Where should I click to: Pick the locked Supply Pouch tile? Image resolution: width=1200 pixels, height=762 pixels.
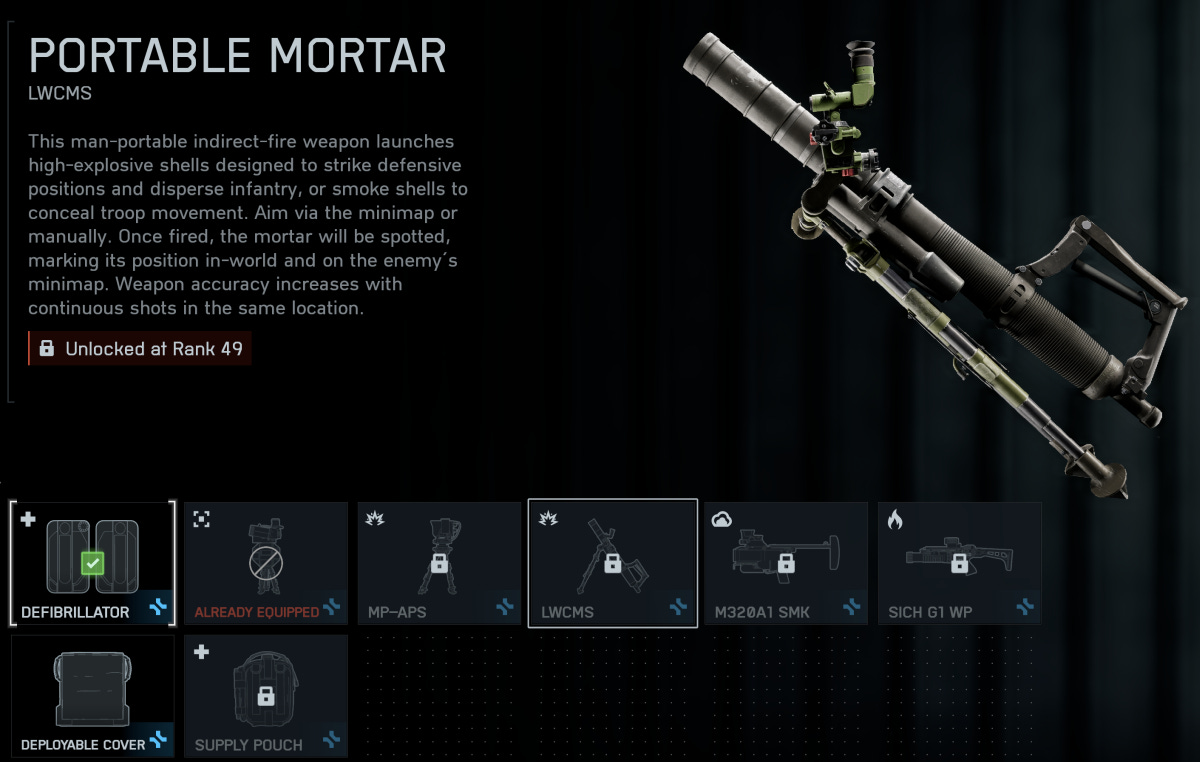266,696
